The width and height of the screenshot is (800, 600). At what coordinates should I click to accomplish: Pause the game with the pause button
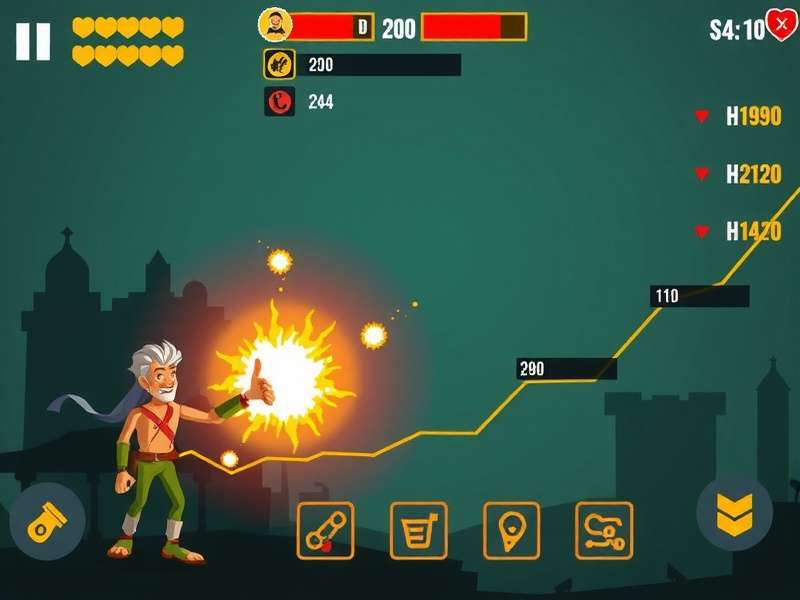tap(33, 41)
